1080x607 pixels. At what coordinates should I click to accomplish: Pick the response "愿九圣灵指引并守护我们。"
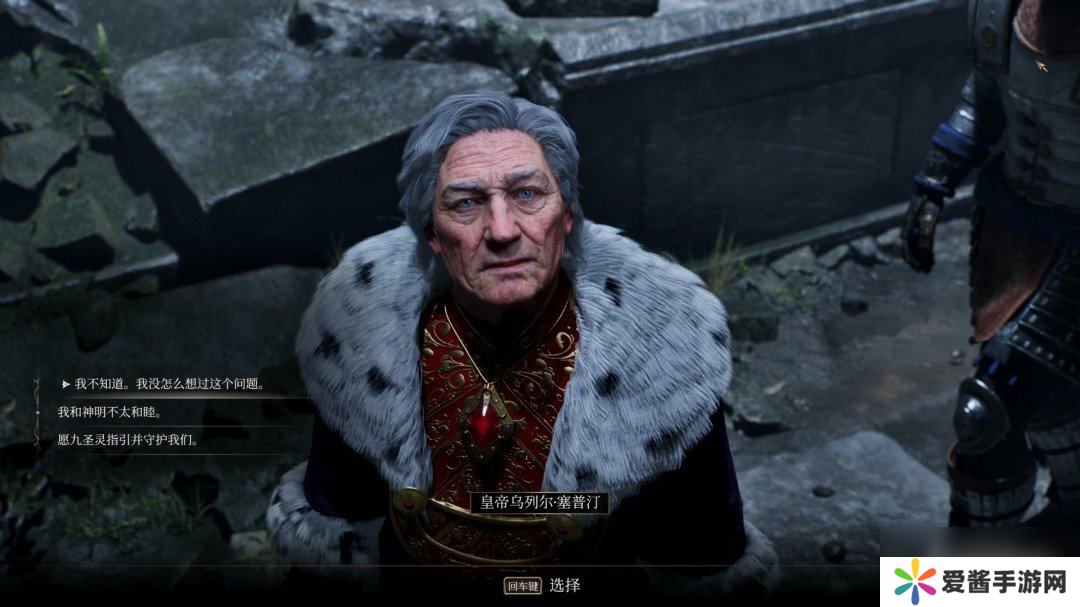point(128,439)
